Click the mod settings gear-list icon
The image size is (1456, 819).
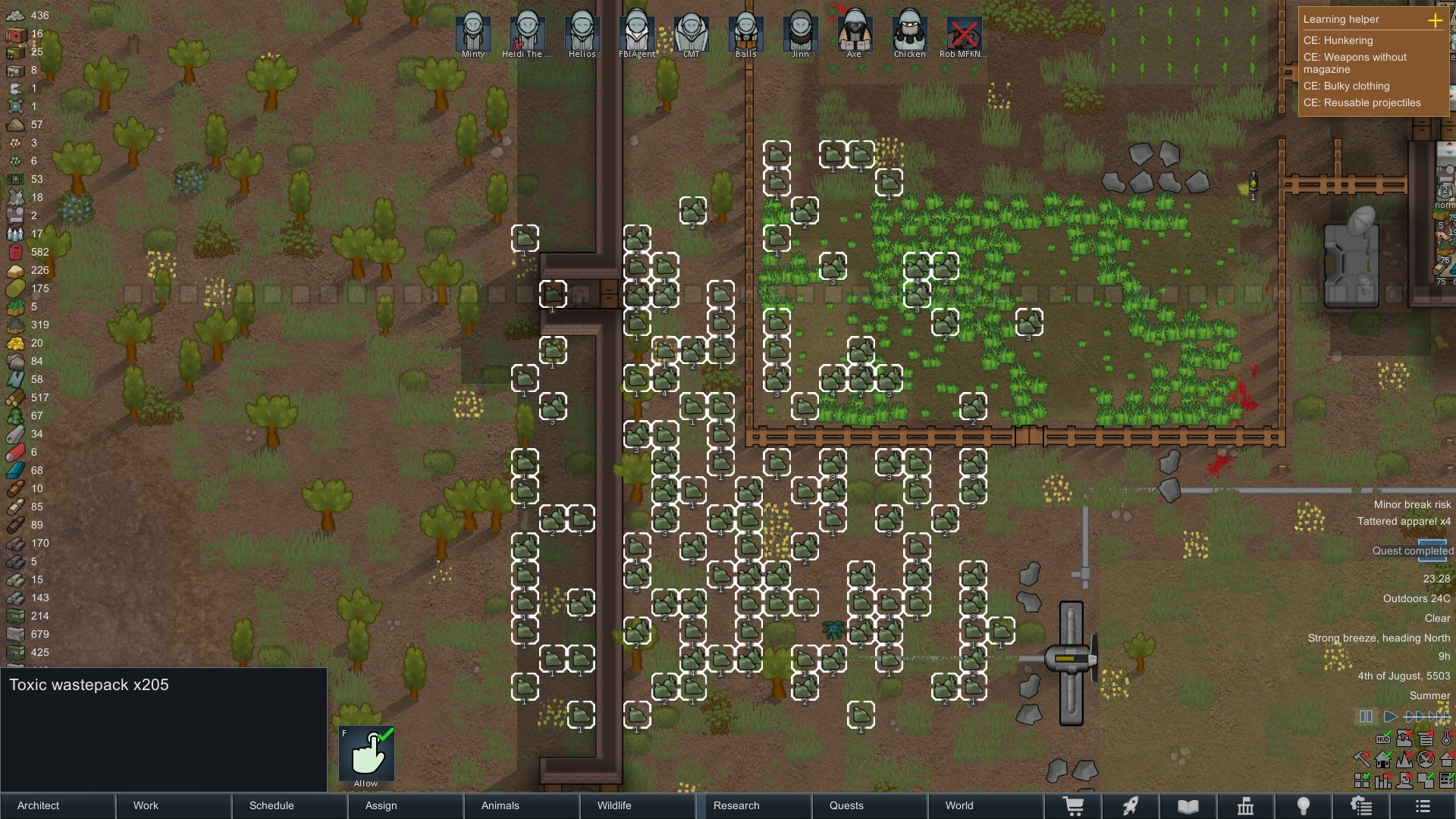pos(1360,806)
